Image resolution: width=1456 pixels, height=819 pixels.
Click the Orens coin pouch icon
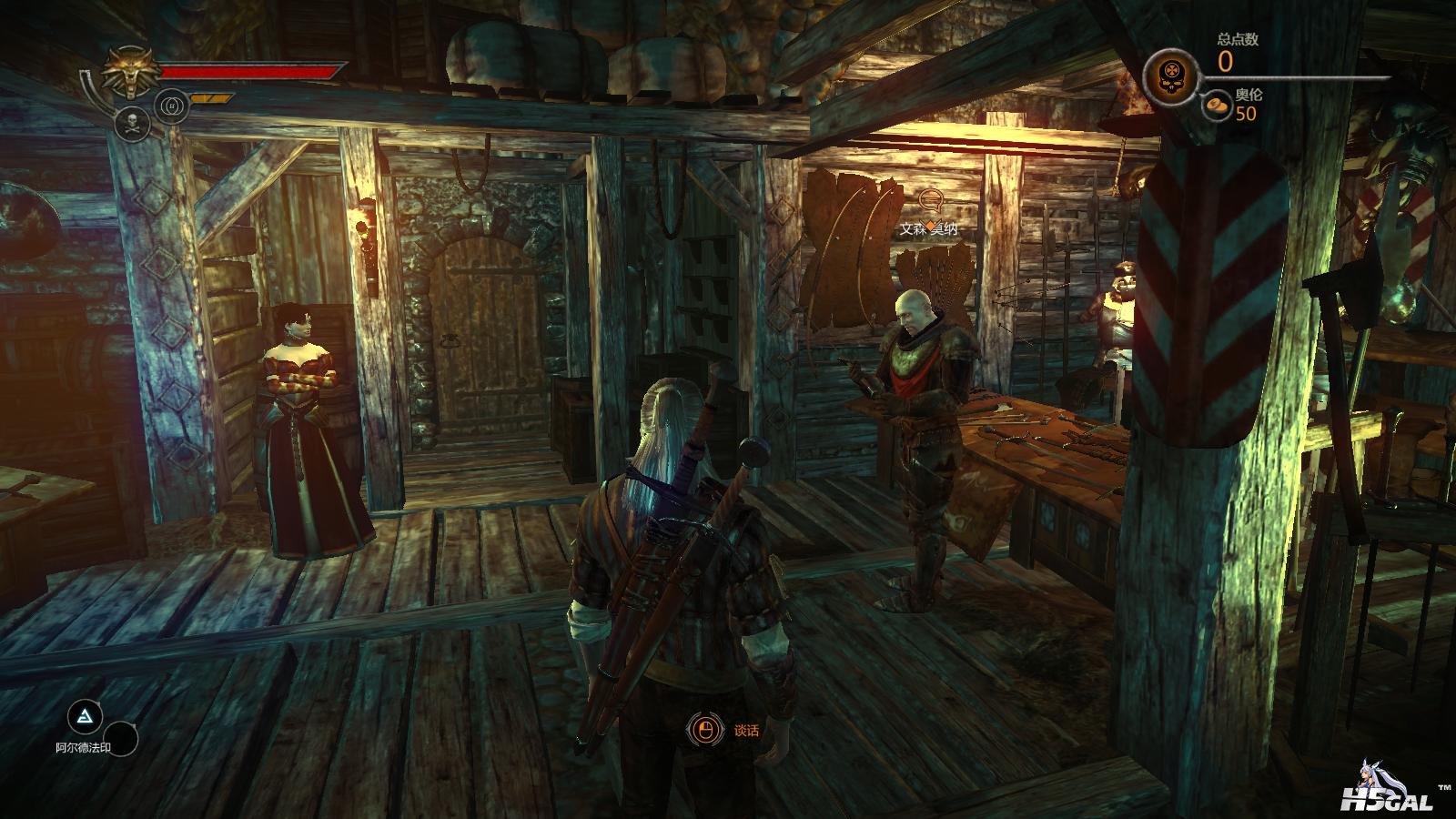(x=1215, y=107)
